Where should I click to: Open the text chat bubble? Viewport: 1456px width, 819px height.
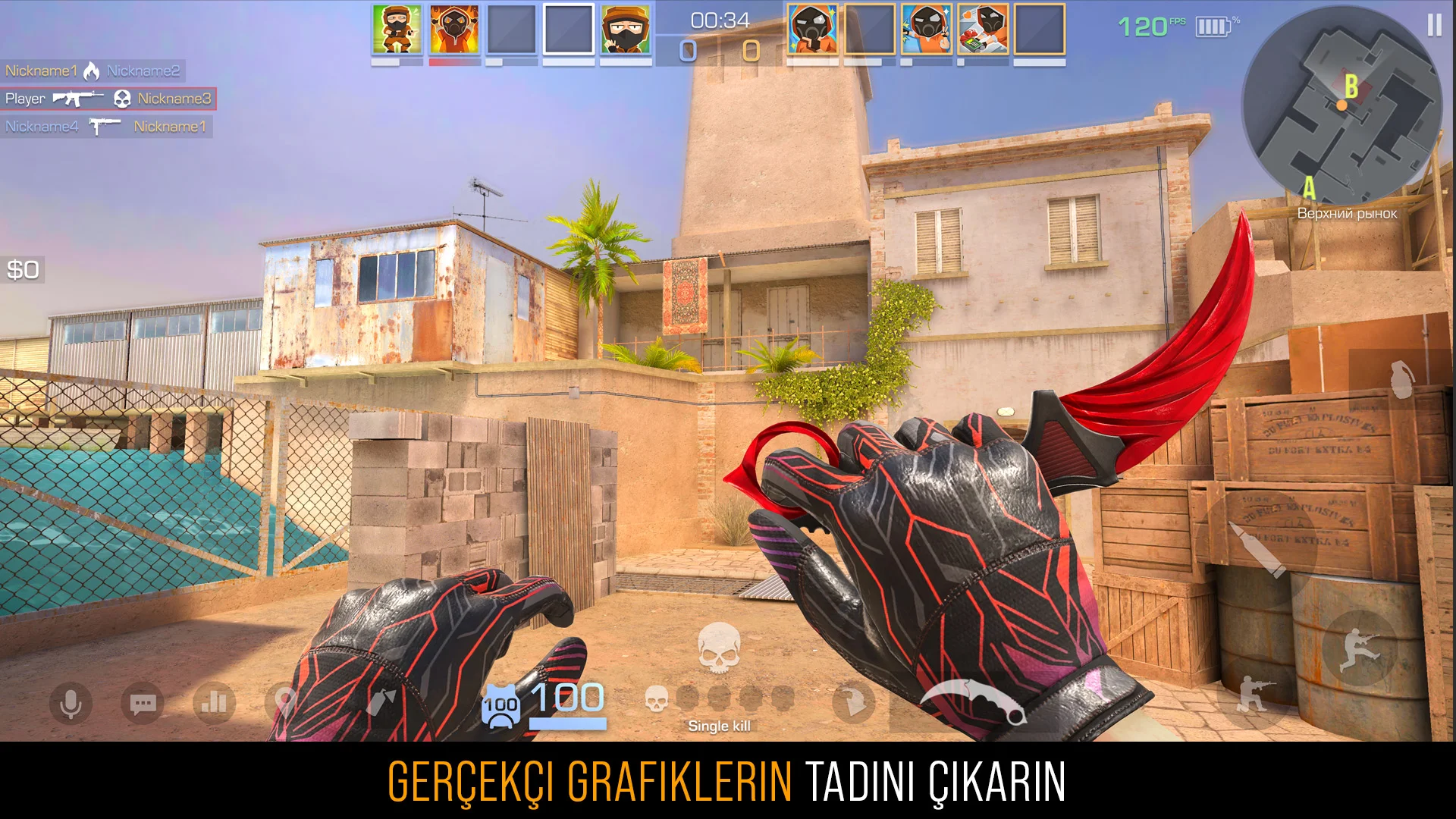143,704
